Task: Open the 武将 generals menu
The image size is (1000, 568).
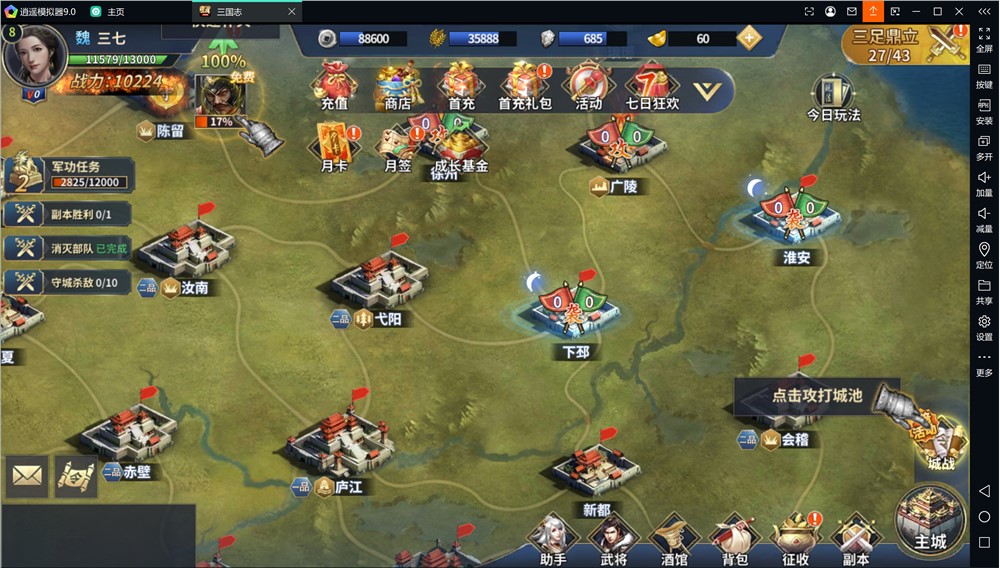Action: pyautogui.click(x=613, y=539)
